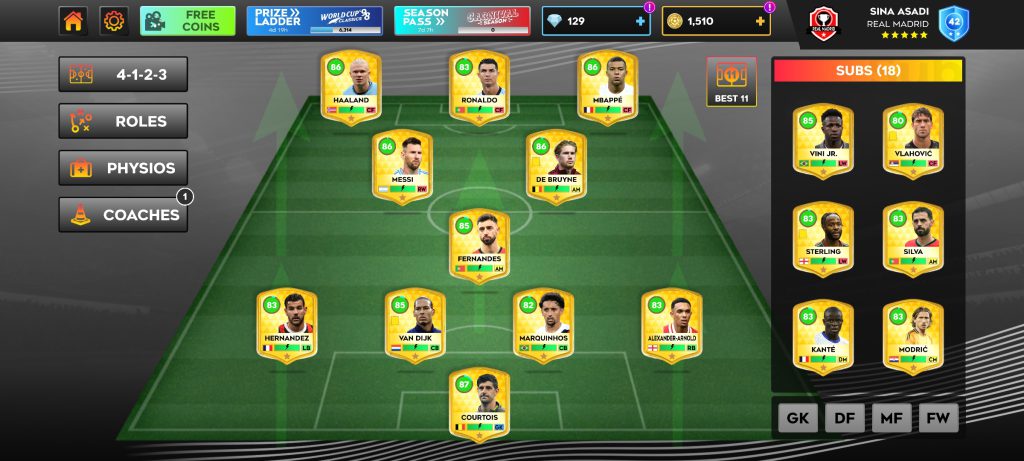1024x461 pixels.
Task: Pick Vini Jr. from substitutes
Action: (823, 140)
